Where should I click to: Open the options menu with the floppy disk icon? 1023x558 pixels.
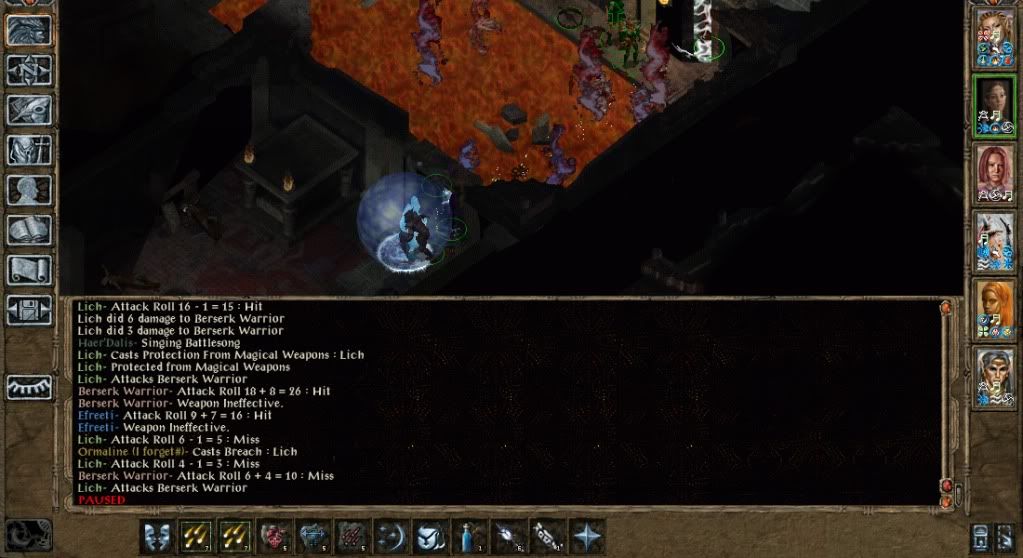[30, 309]
